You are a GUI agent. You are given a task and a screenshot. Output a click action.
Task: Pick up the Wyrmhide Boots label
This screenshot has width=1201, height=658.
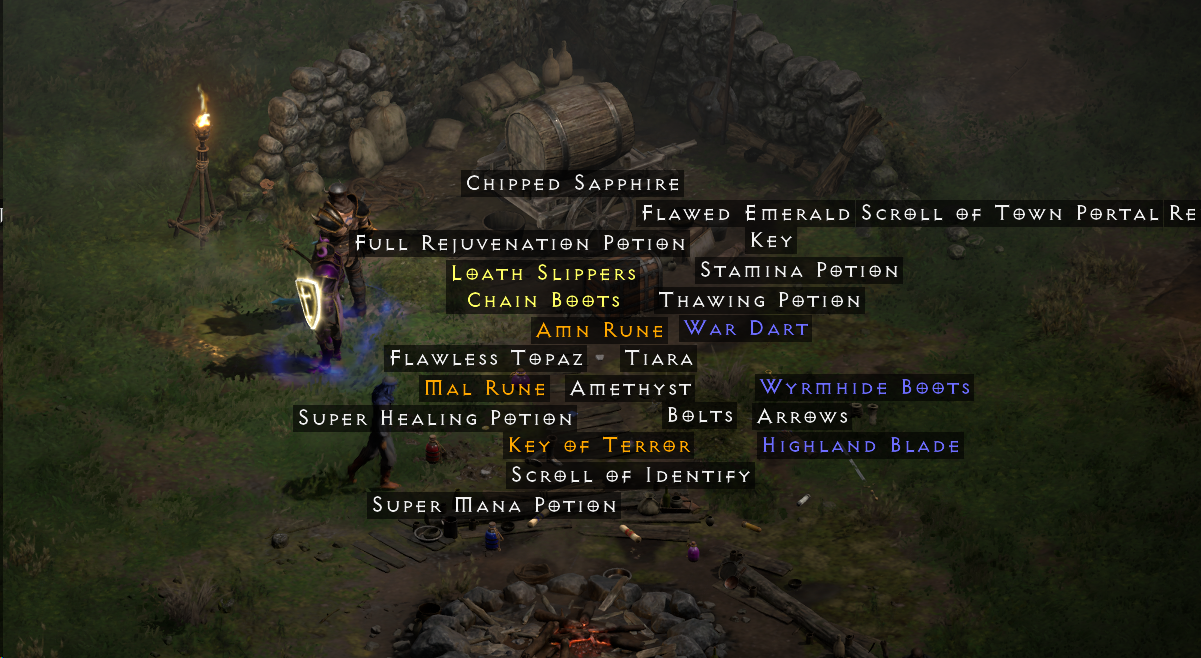pos(865,388)
